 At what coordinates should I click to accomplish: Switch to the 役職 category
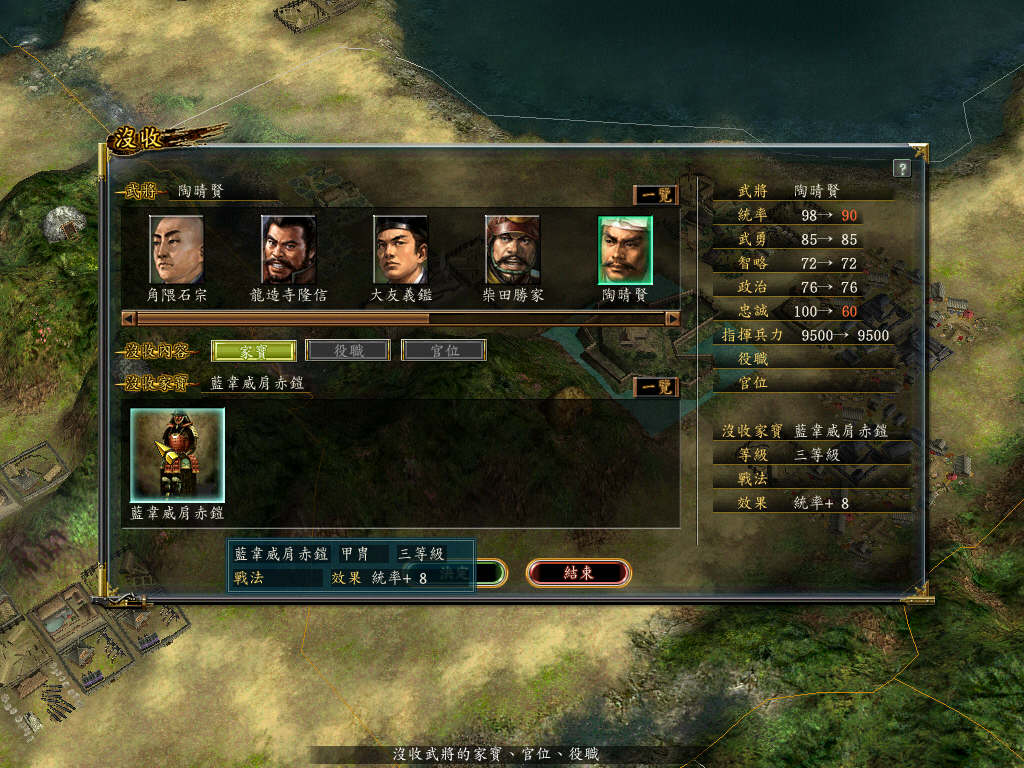tap(347, 351)
